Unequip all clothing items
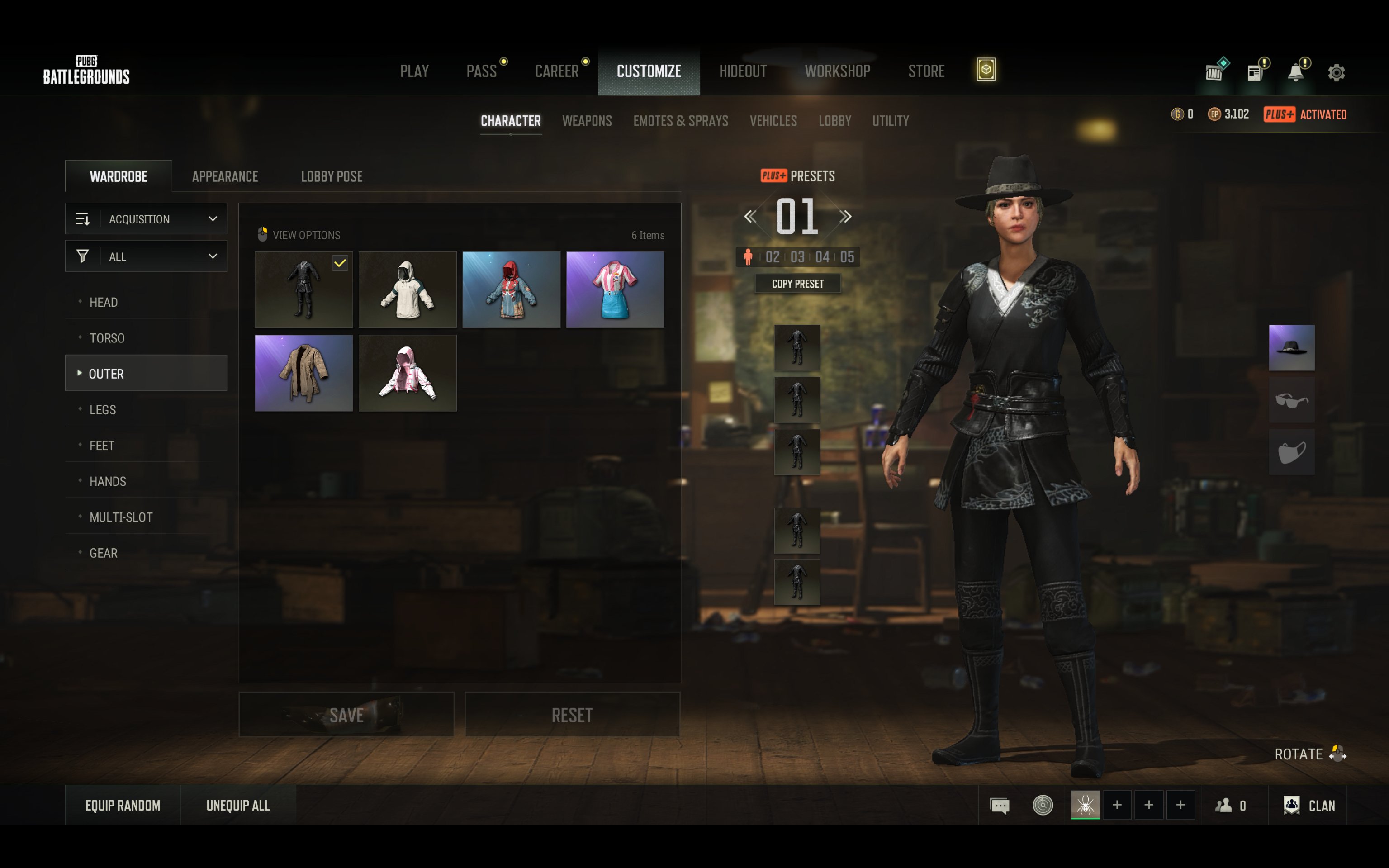 pyautogui.click(x=237, y=806)
